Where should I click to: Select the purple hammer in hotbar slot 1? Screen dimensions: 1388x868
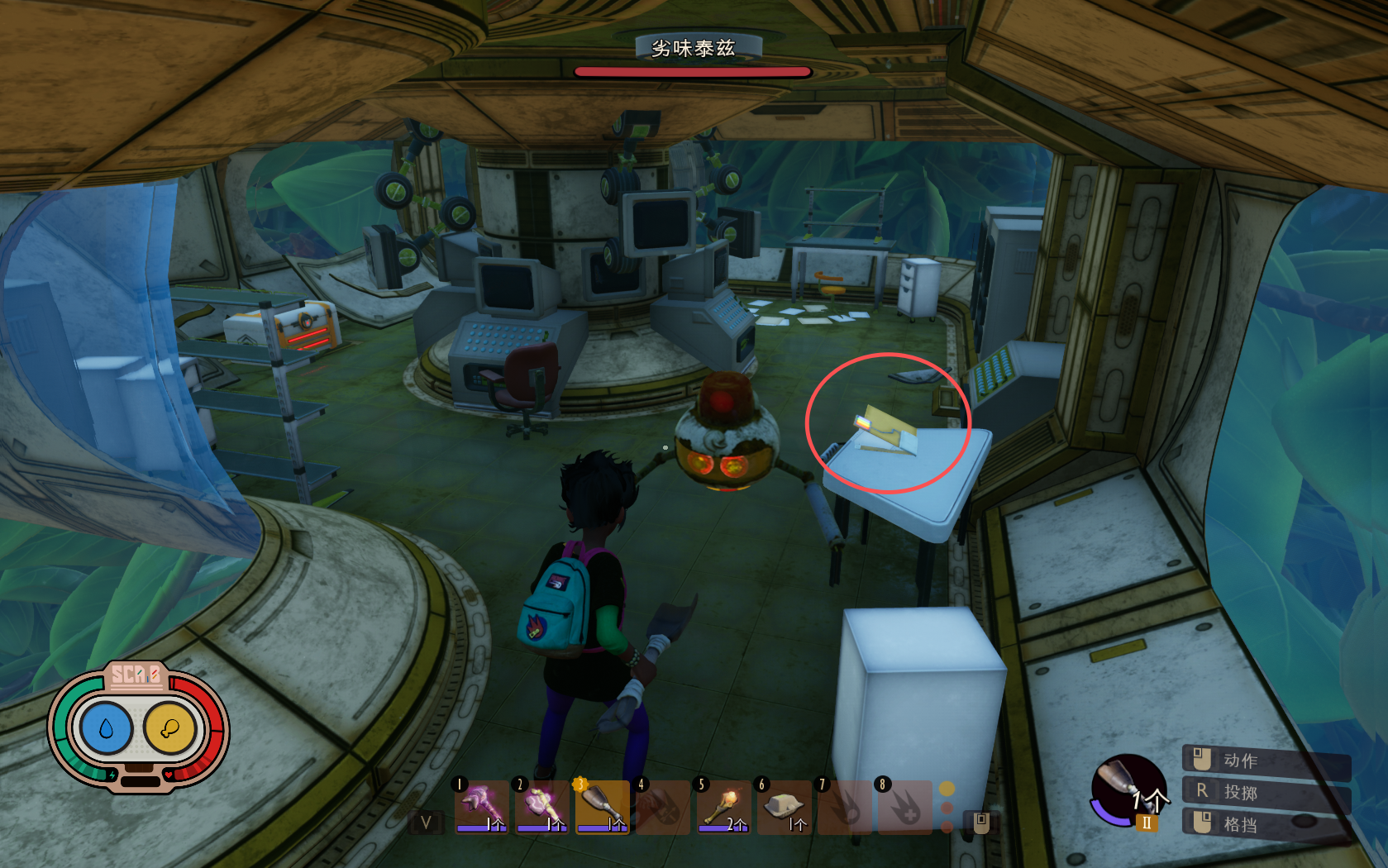(481, 807)
